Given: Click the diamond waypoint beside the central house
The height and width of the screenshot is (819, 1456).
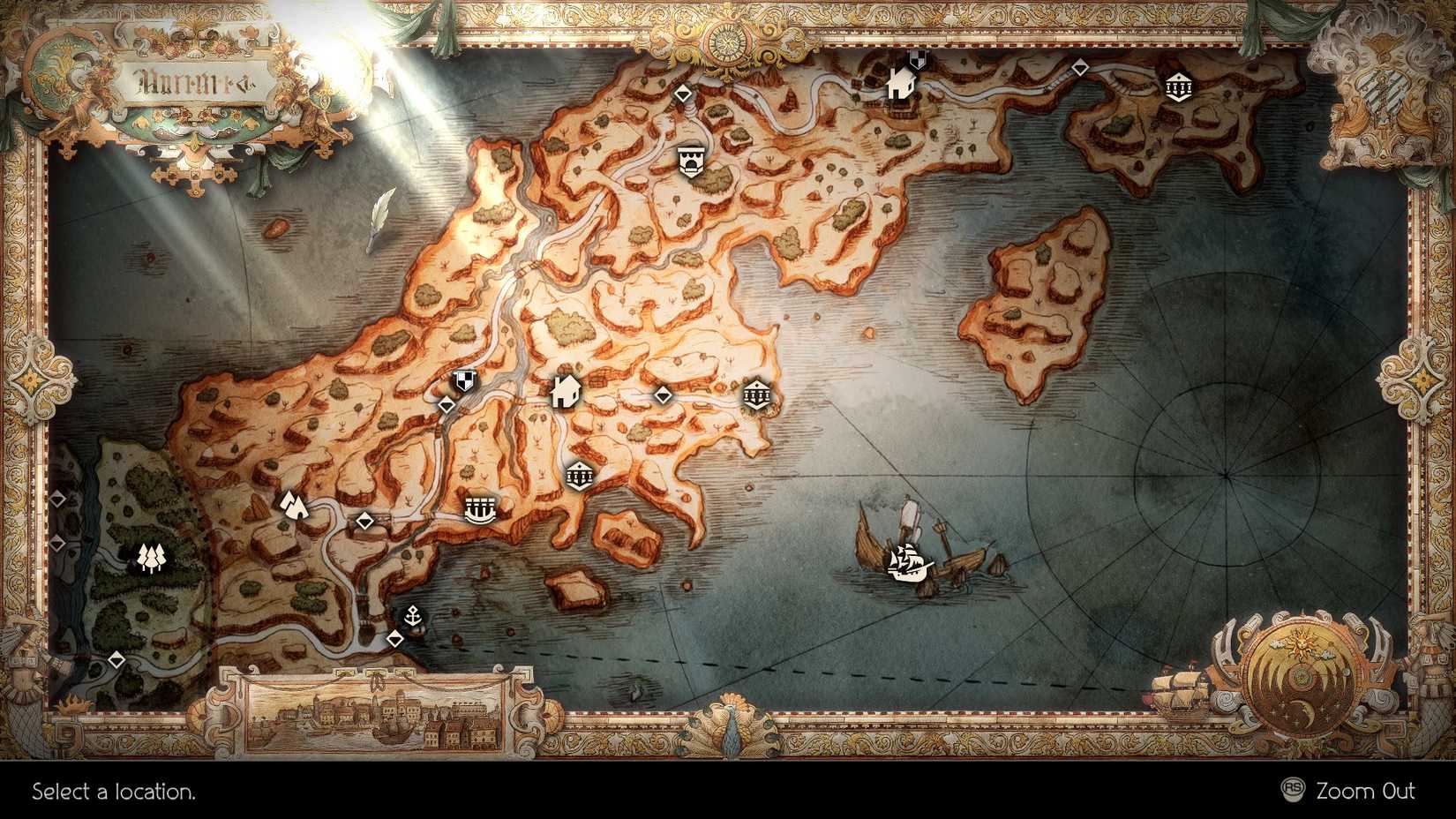Looking at the screenshot, I should click(x=665, y=396).
